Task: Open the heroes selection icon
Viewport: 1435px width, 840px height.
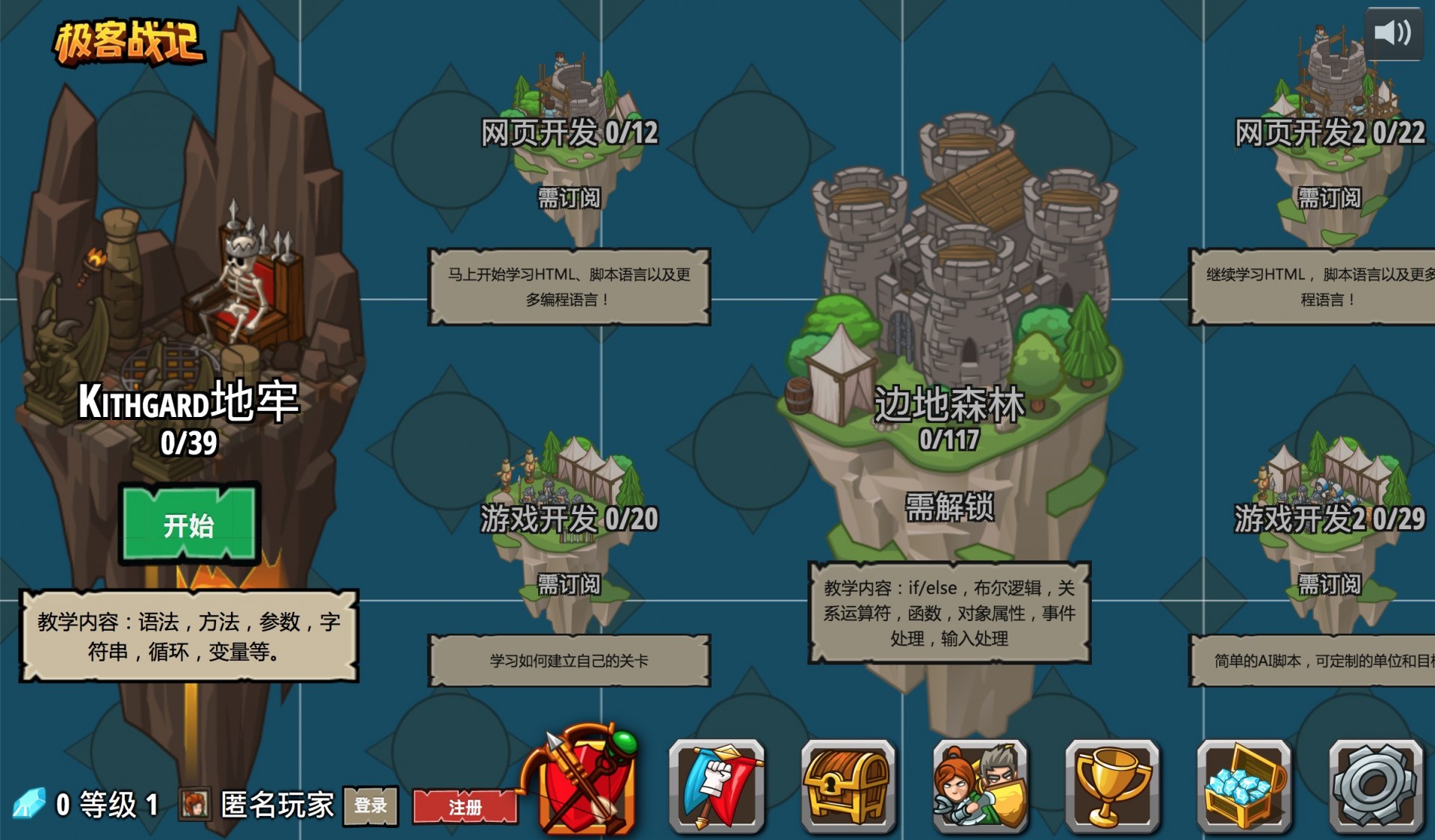Action: click(x=980, y=786)
